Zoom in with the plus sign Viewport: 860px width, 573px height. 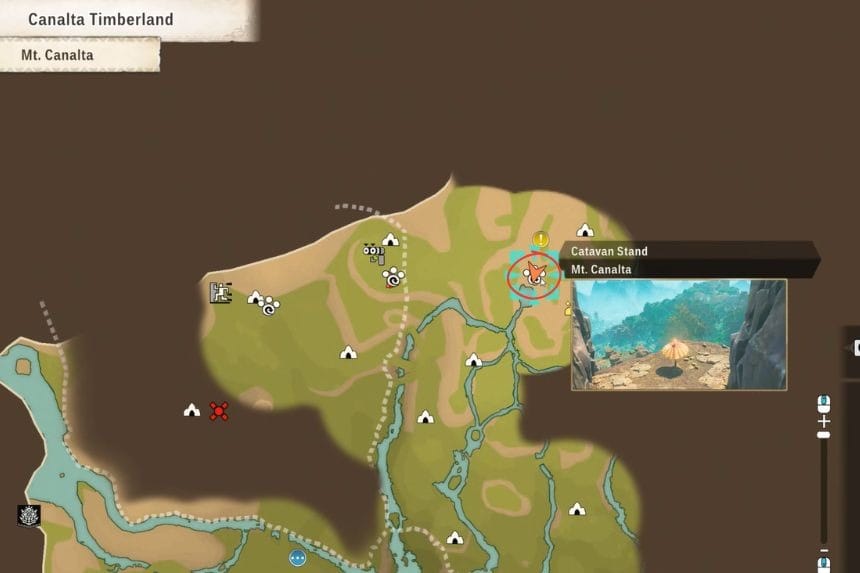pyautogui.click(x=824, y=421)
